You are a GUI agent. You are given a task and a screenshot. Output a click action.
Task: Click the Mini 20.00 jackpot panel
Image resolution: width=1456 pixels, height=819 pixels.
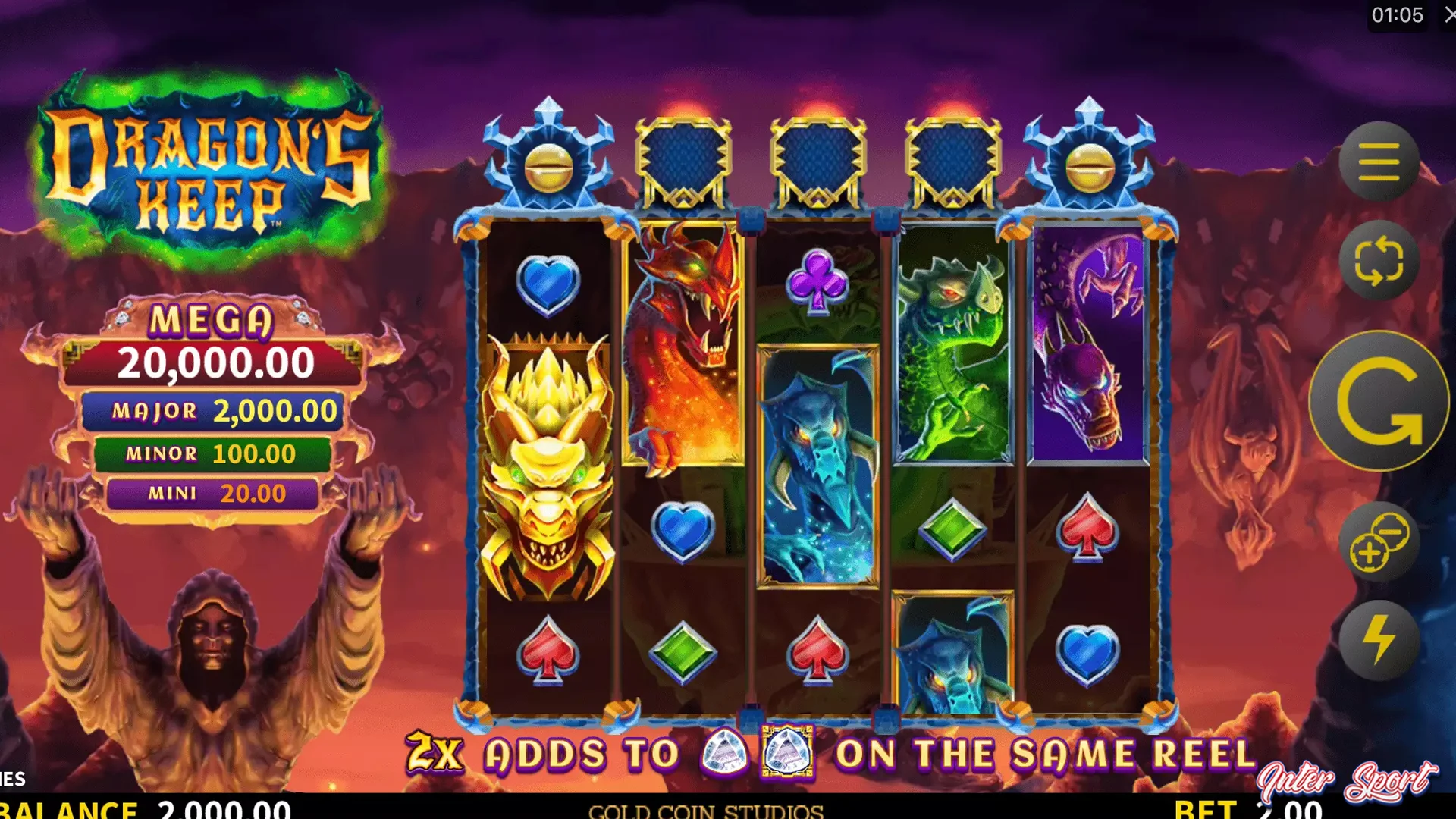[x=215, y=493]
